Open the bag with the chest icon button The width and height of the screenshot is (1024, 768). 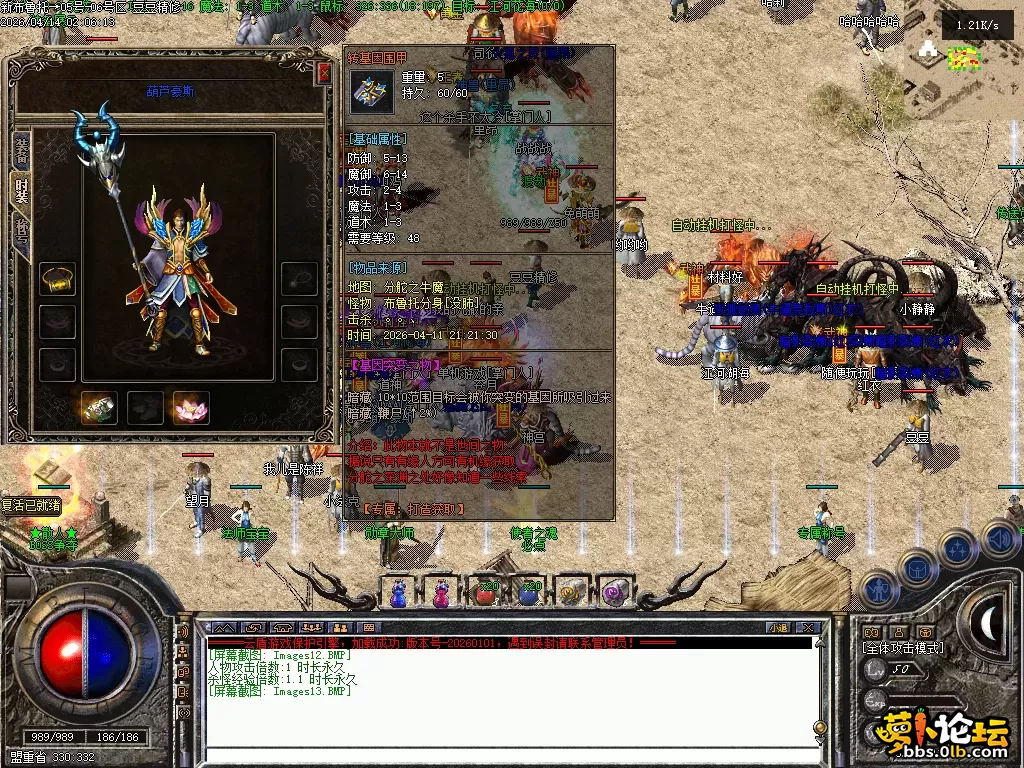pos(917,569)
